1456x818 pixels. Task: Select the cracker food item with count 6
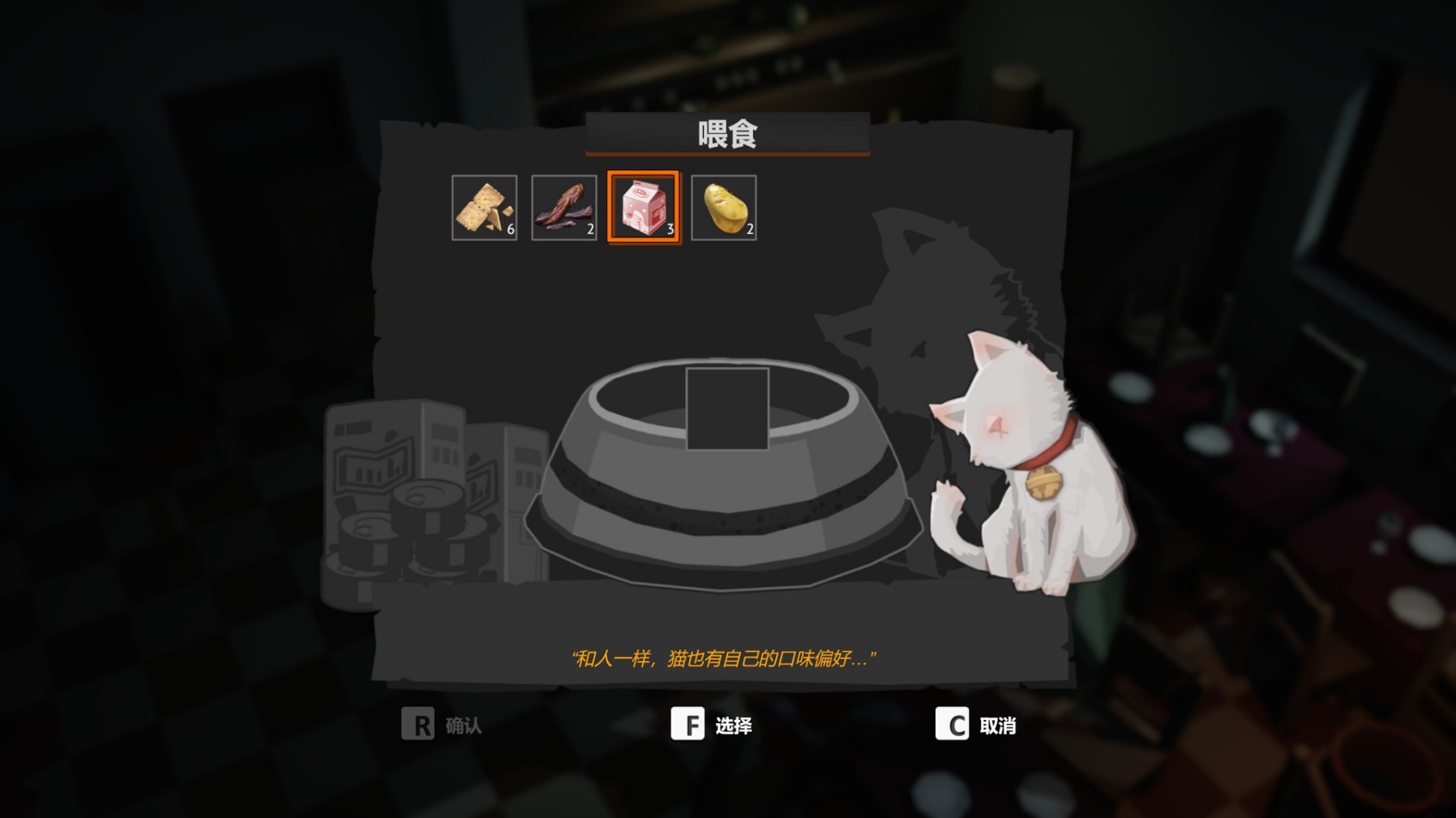(484, 205)
